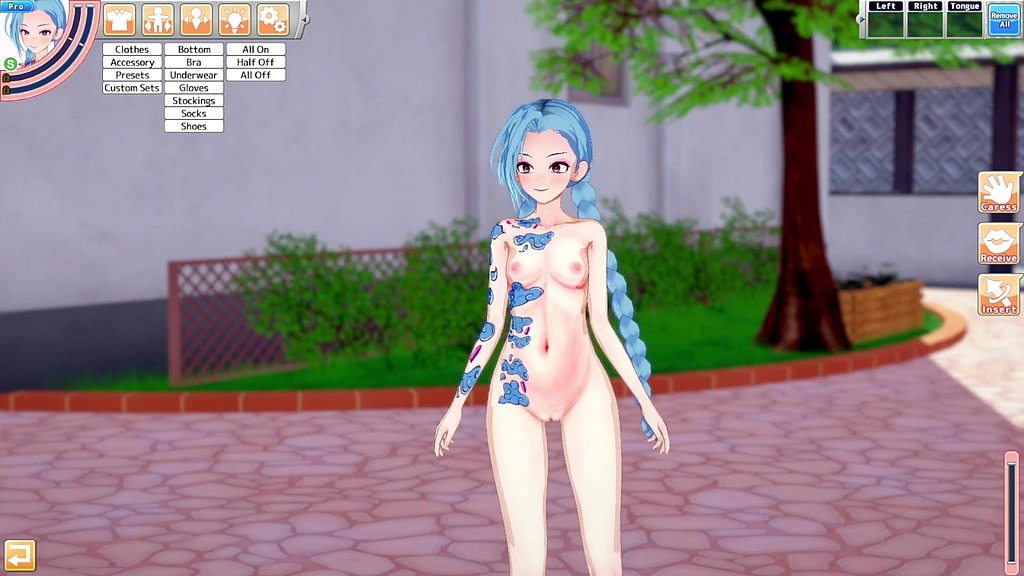The width and height of the screenshot is (1024, 576).
Task: Click the orange back arrow button
Action: point(19,555)
